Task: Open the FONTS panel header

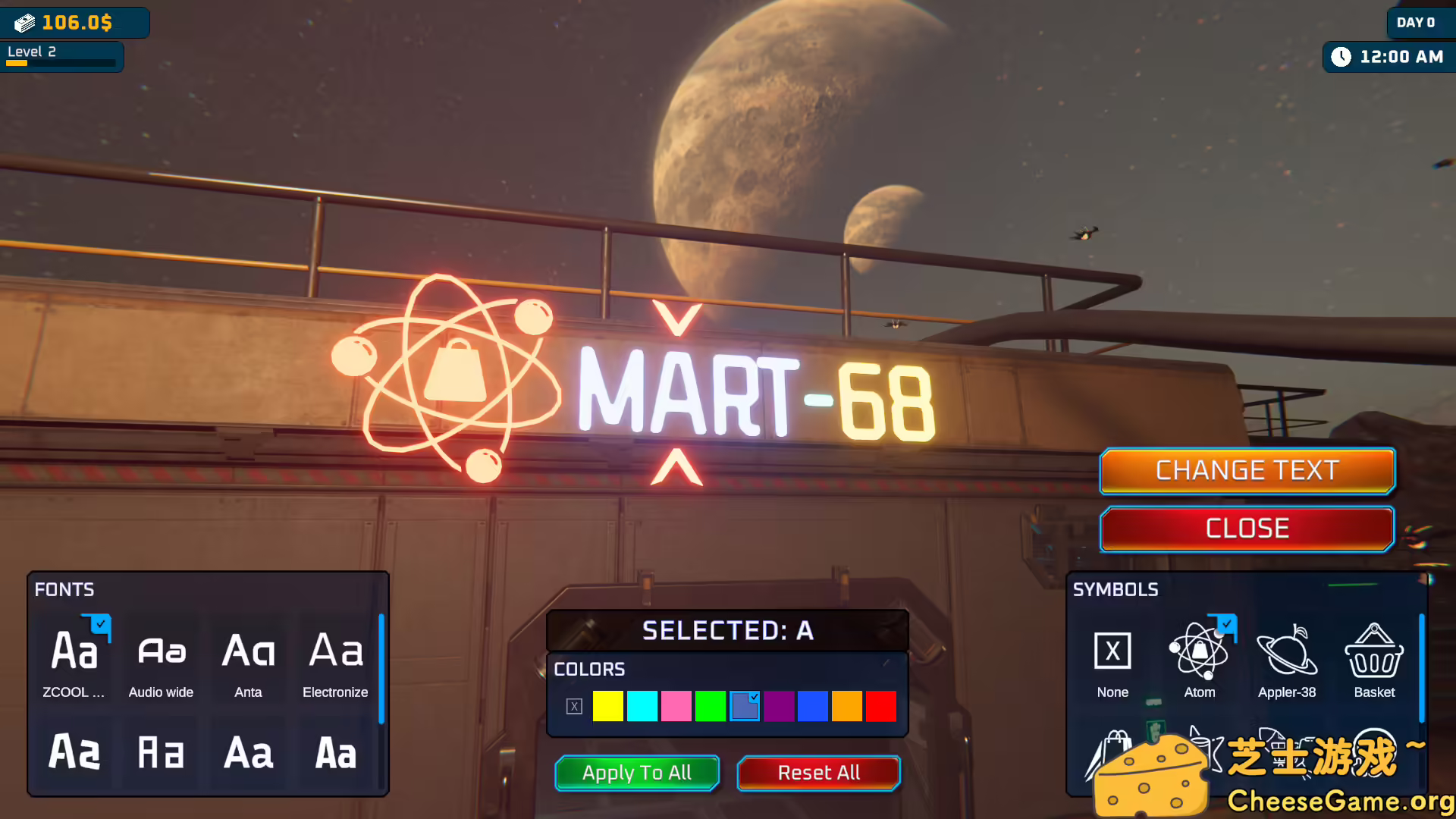Action: pos(64,590)
